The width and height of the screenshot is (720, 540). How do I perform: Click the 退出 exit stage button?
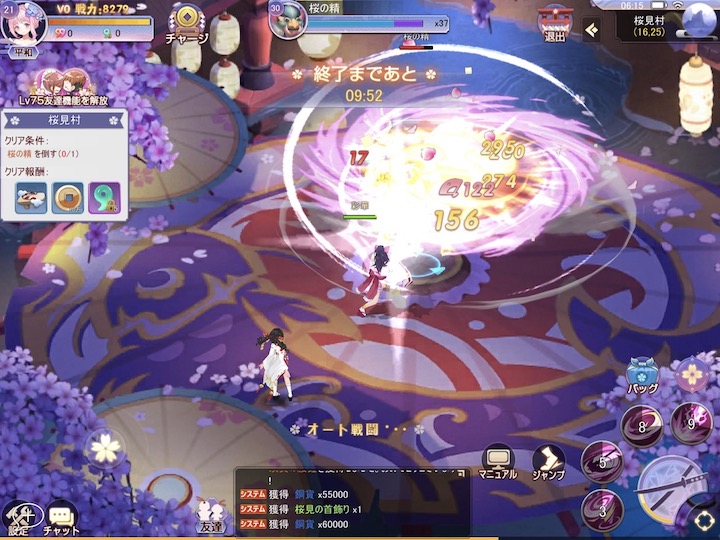coord(555,24)
